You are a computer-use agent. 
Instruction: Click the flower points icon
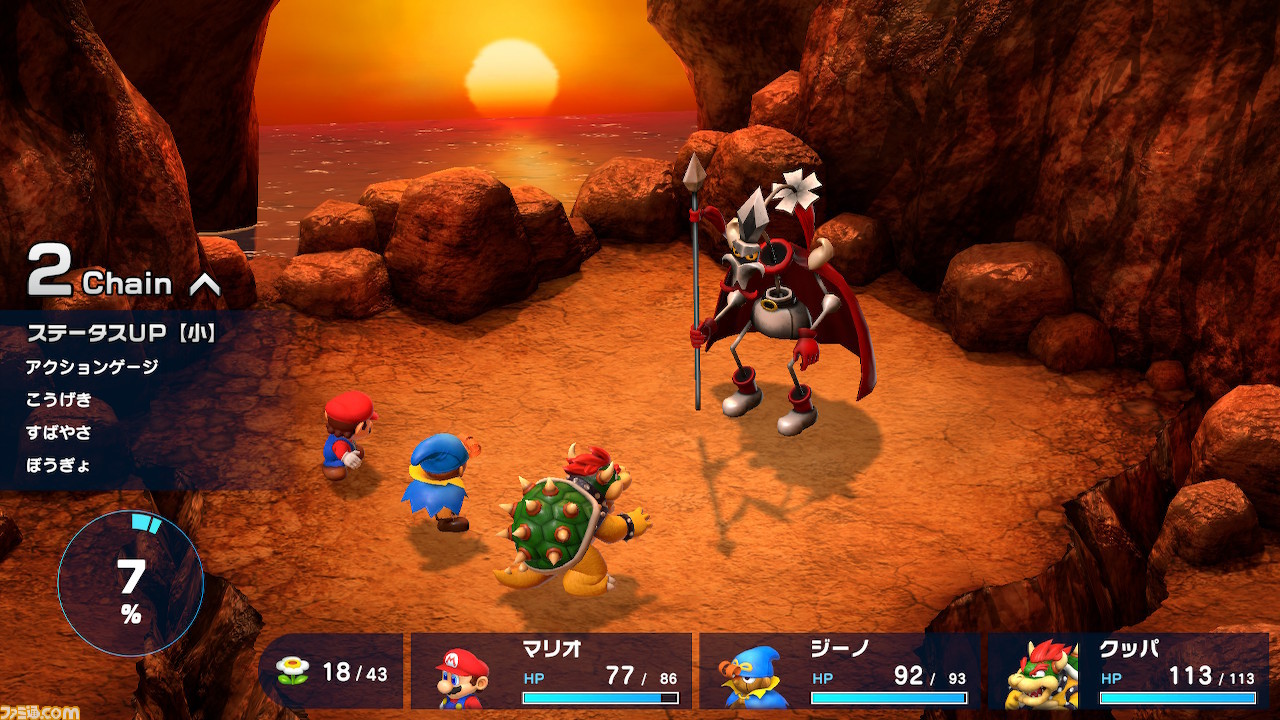(x=292, y=671)
